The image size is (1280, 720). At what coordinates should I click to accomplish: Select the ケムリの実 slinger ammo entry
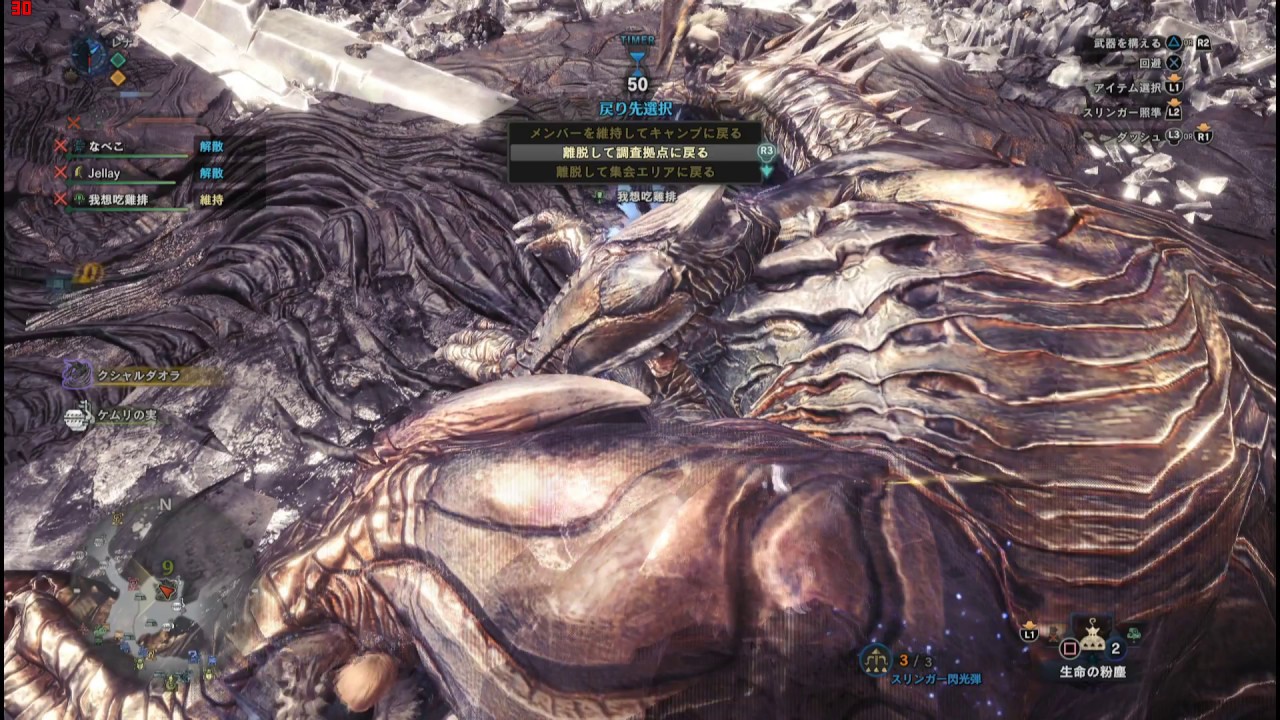click(x=79, y=416)
